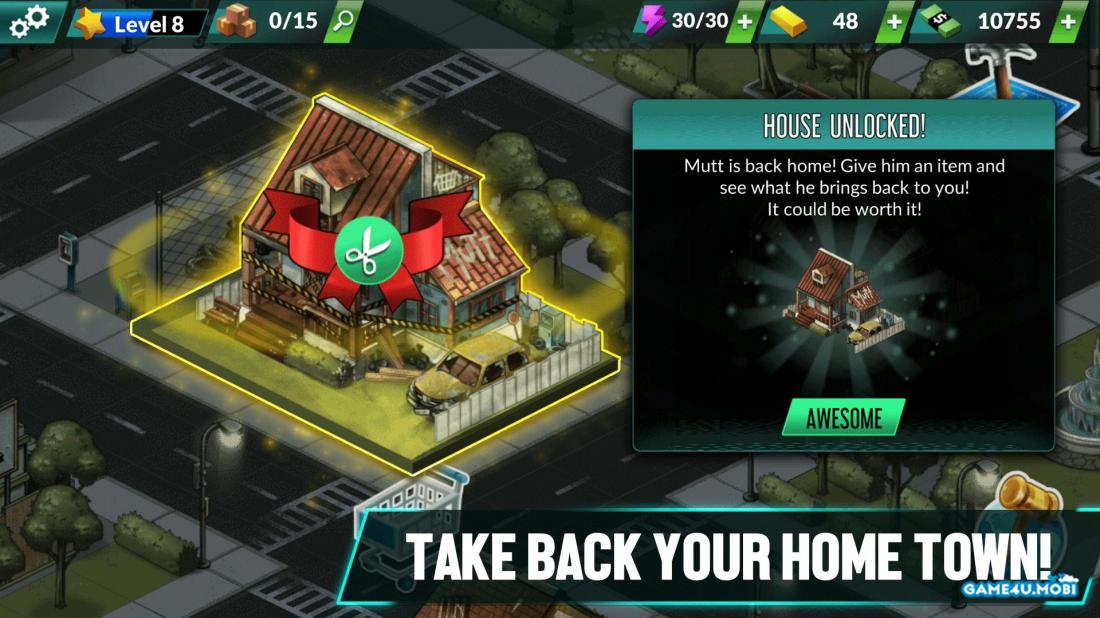This screenshot has width=1100, height=618.
Task: Add more energy with the plus button
Action: [x=745, y=22]
